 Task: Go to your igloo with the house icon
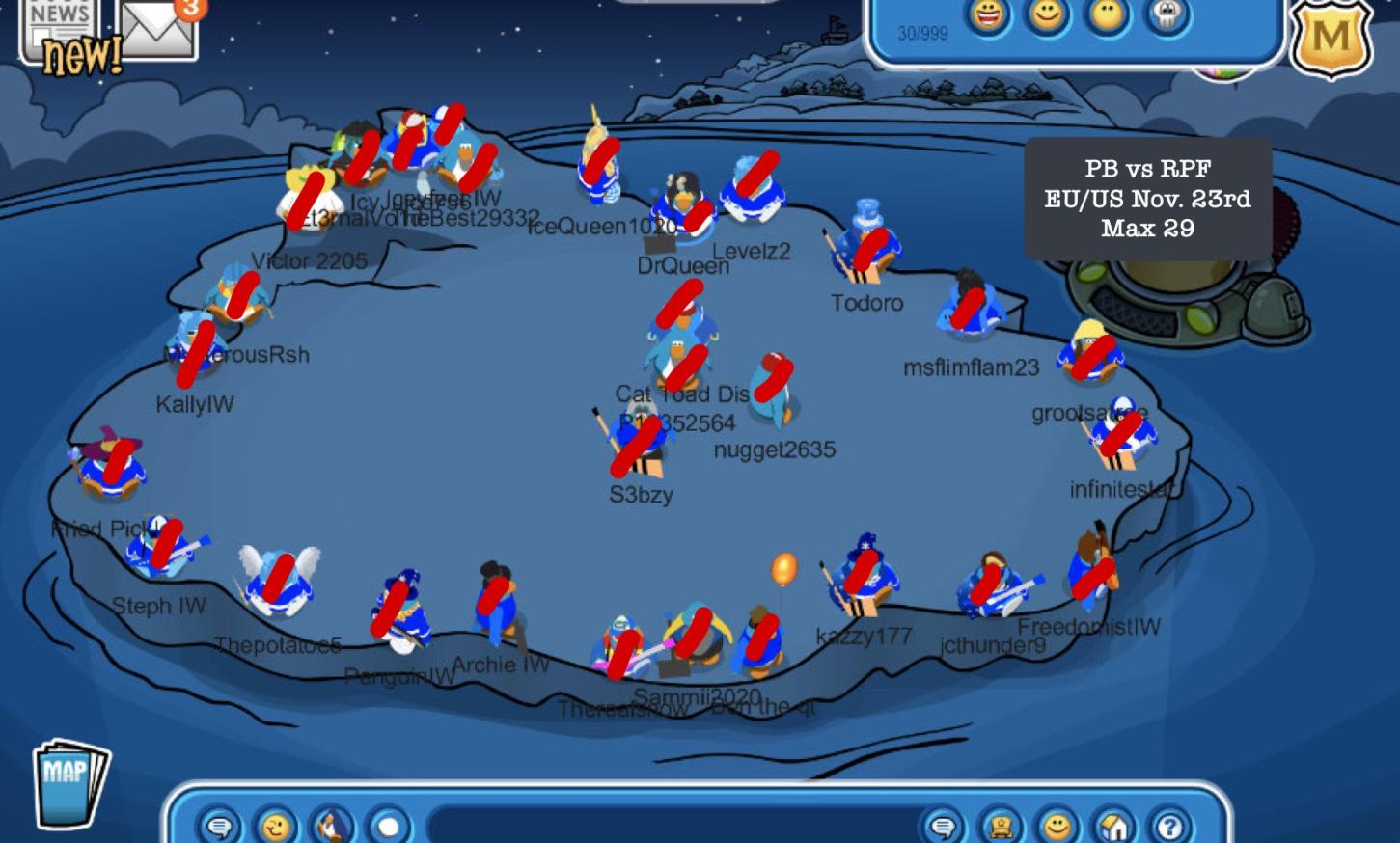(1113, 826)
